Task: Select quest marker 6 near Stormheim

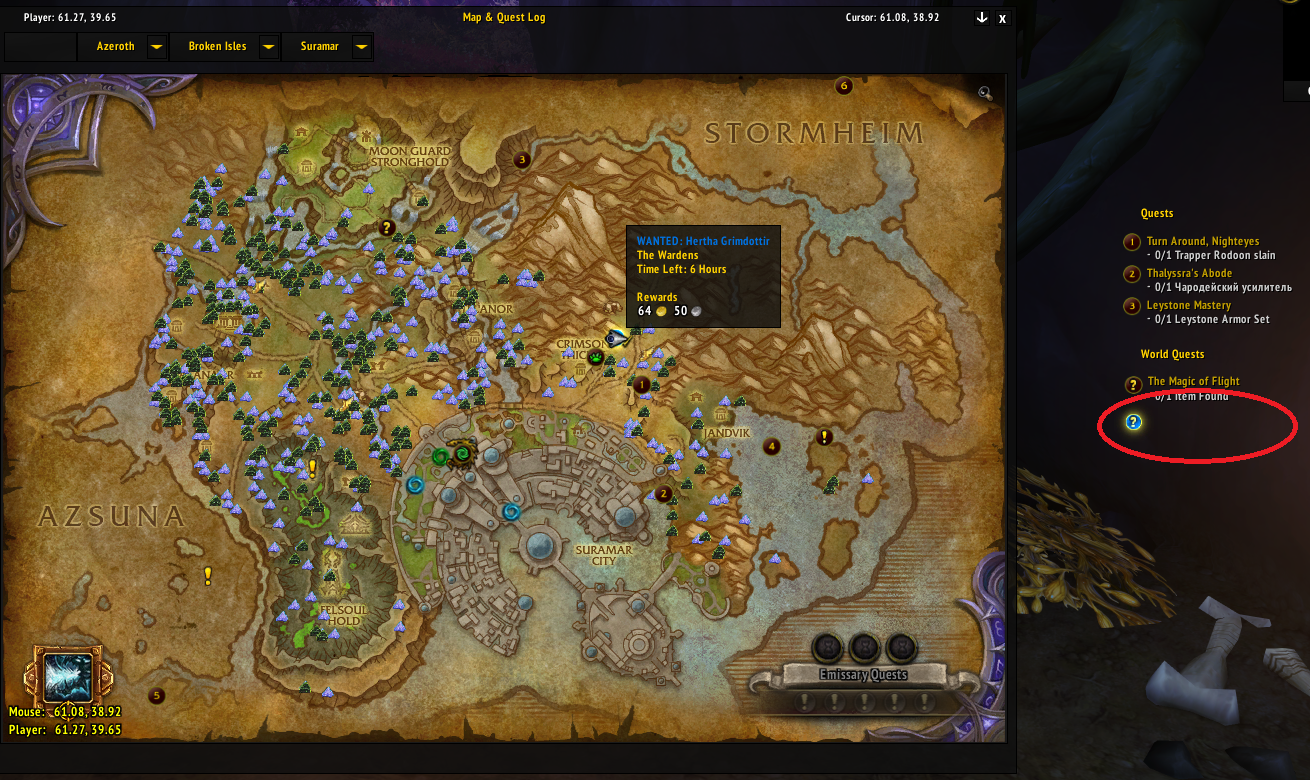Action: coord(843,86)
